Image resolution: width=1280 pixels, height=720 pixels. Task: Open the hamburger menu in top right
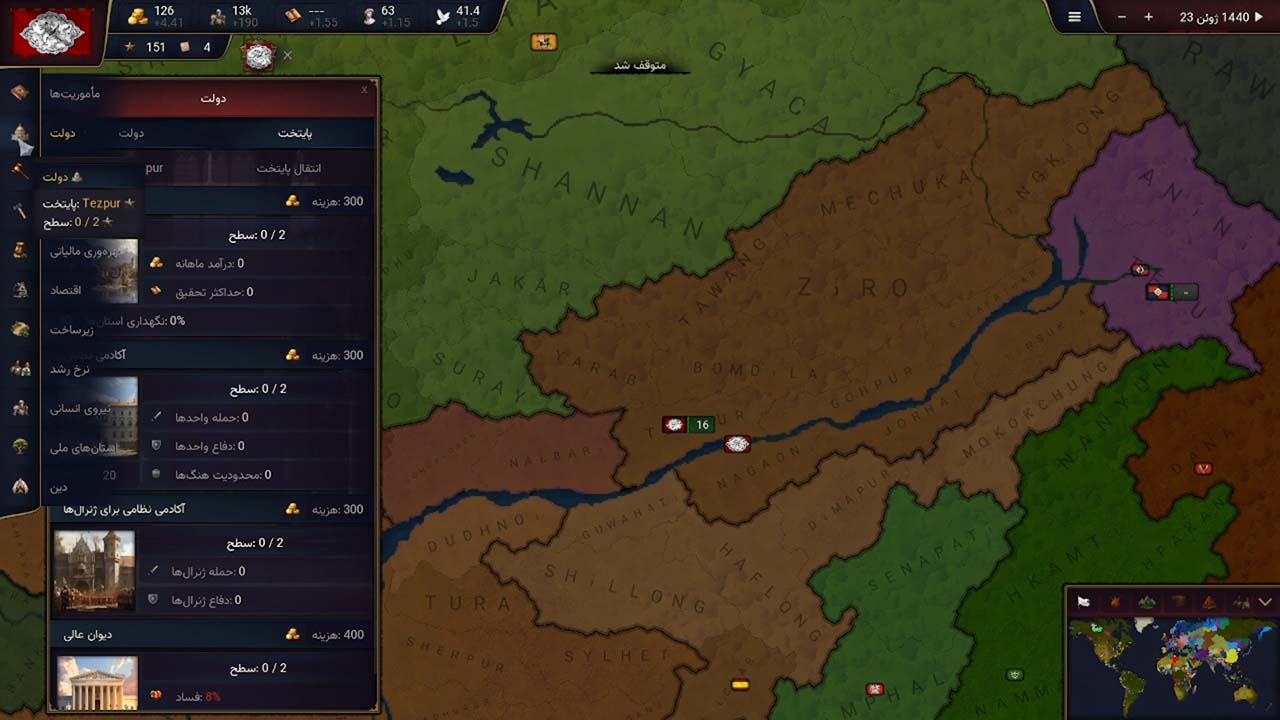pos(1074,16)
